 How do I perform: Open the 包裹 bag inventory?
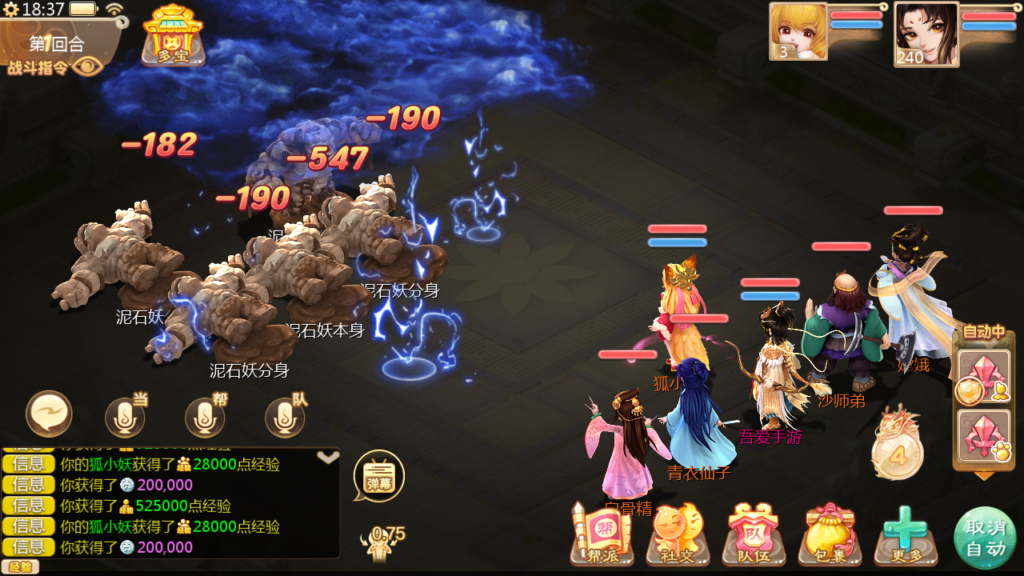(x=829, y=535)
